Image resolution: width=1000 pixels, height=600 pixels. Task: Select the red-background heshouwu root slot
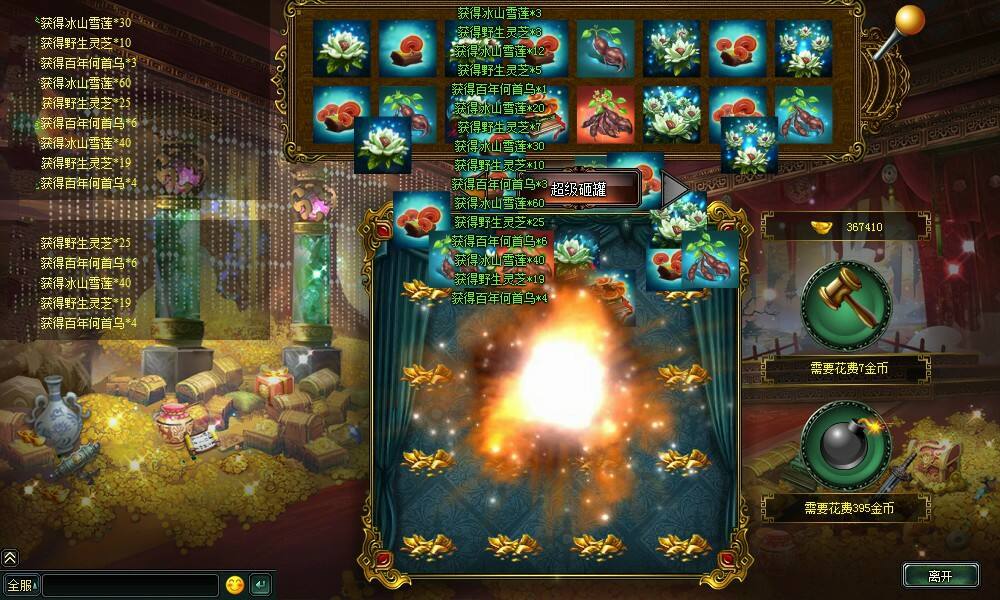click(x=607, y=113)
